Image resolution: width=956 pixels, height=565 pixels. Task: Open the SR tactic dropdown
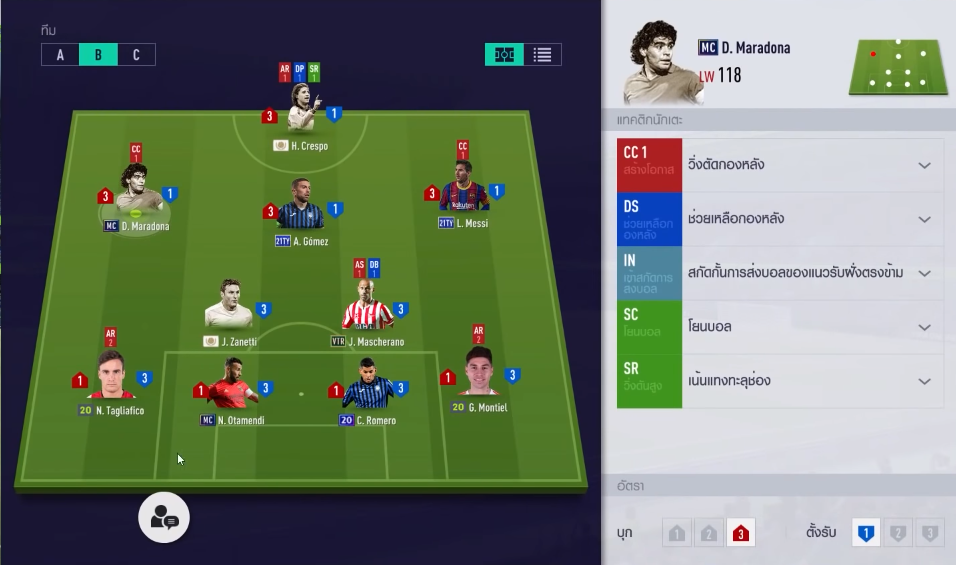click(924, 381)
